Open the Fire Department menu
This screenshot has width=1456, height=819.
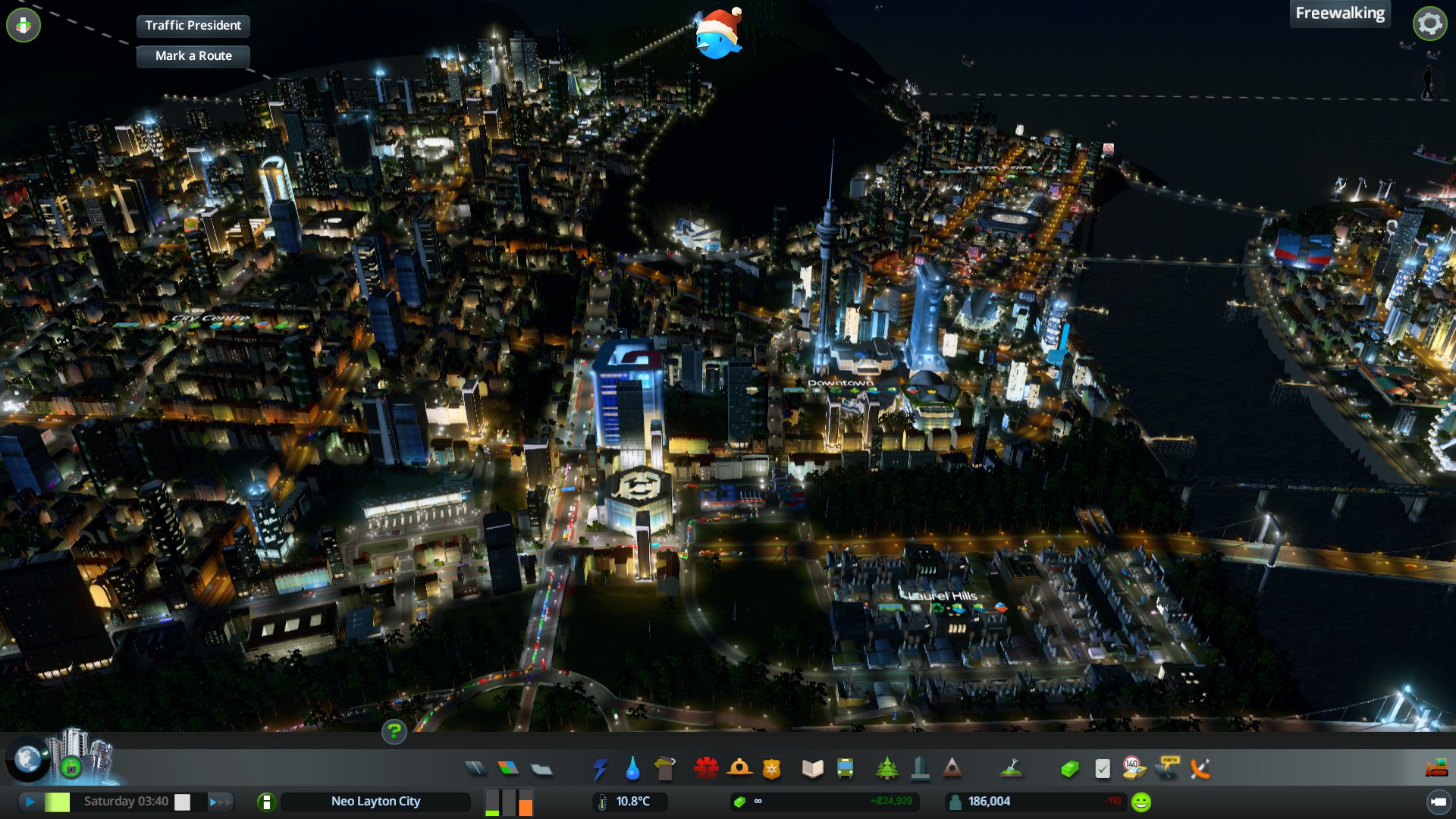click(739, 769)
